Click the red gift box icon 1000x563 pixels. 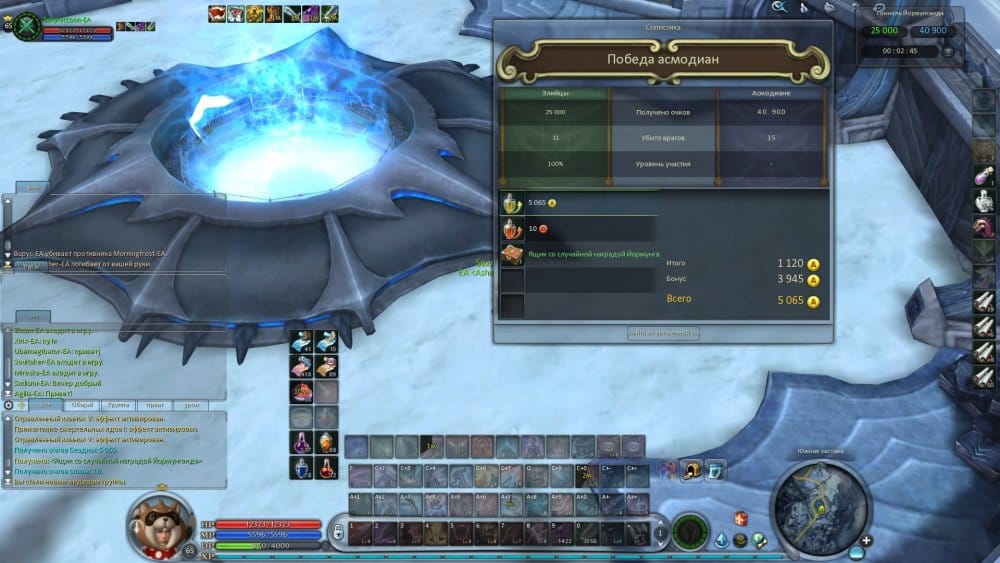[741, 518]
